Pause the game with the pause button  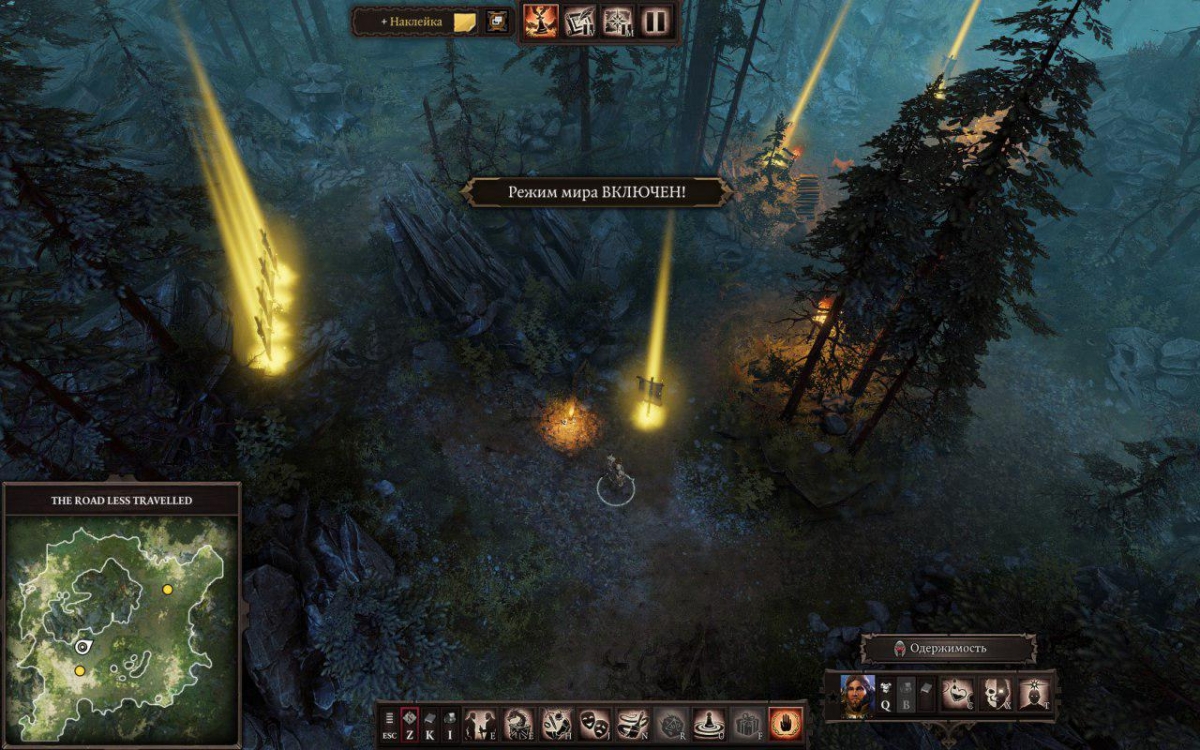(655, 21)
